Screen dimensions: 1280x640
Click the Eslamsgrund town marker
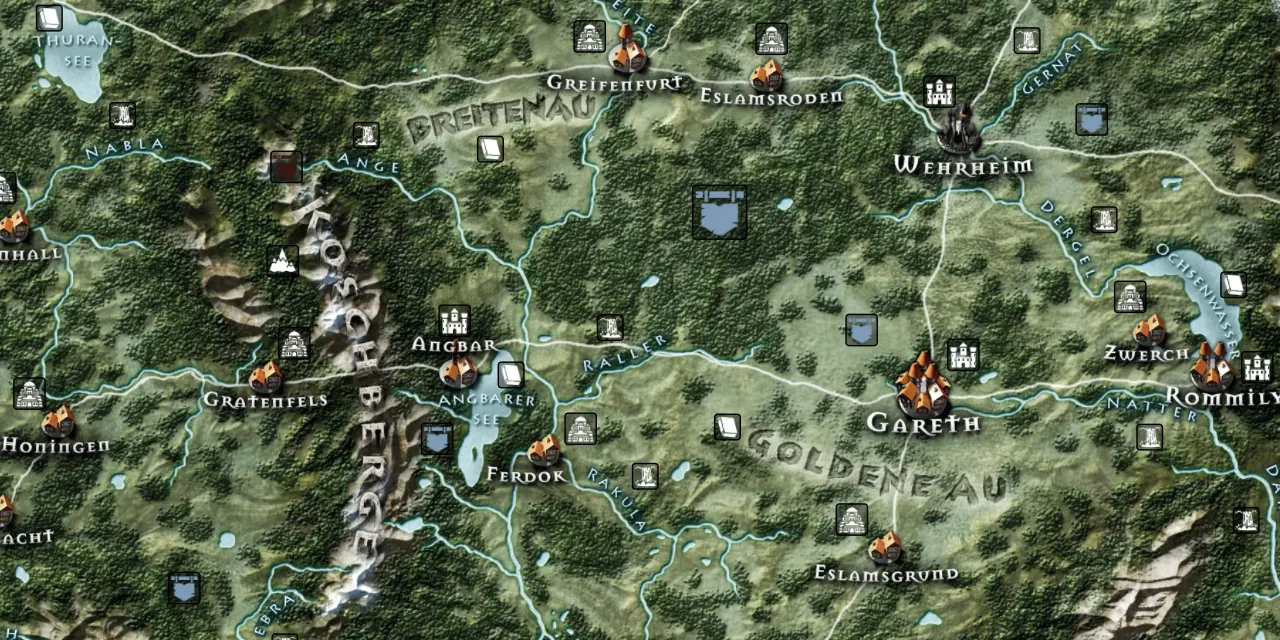pyautogui.click(x=884, y=548)
